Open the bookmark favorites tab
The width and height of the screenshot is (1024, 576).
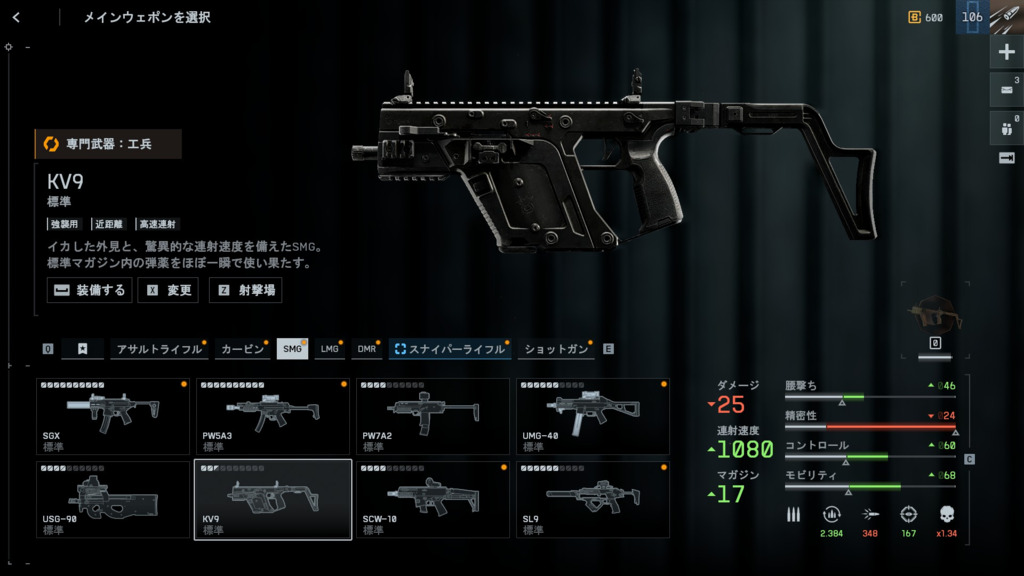pyautogui.click(x=83, y=349)
